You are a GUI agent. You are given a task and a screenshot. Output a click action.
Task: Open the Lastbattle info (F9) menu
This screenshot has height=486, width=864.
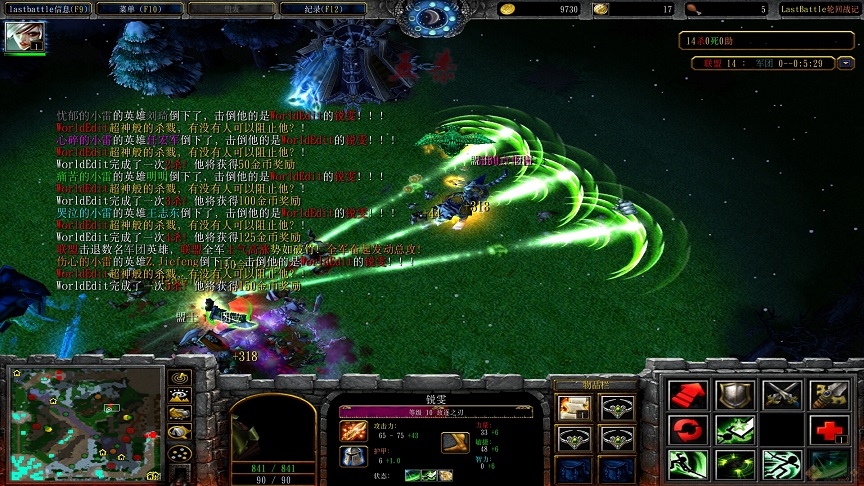click(47, 8)
